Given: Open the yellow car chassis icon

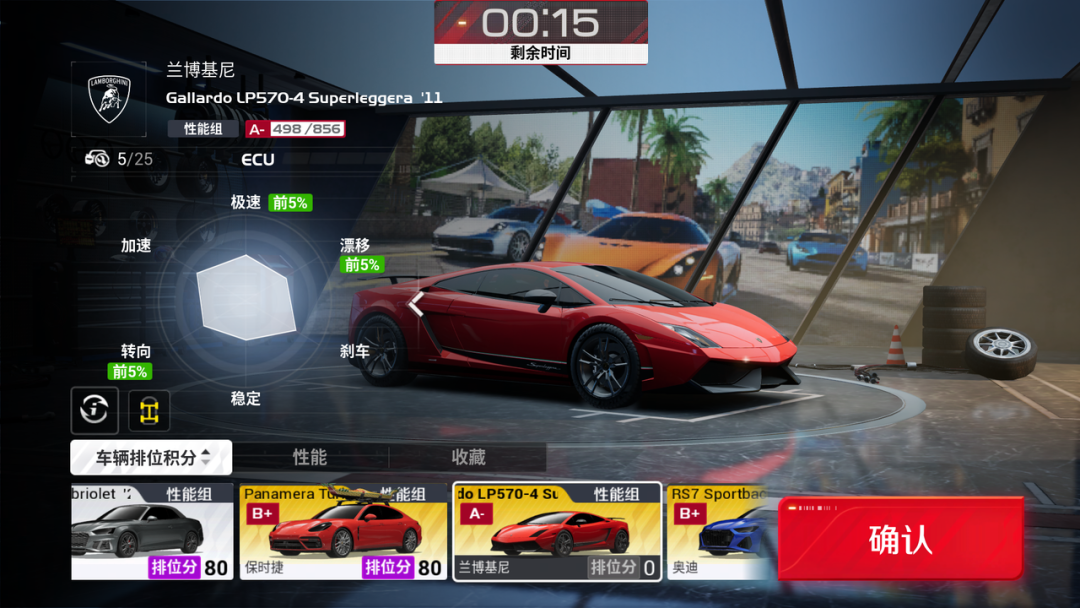Looking at the screenshot, I should click(x=149, y=410).
